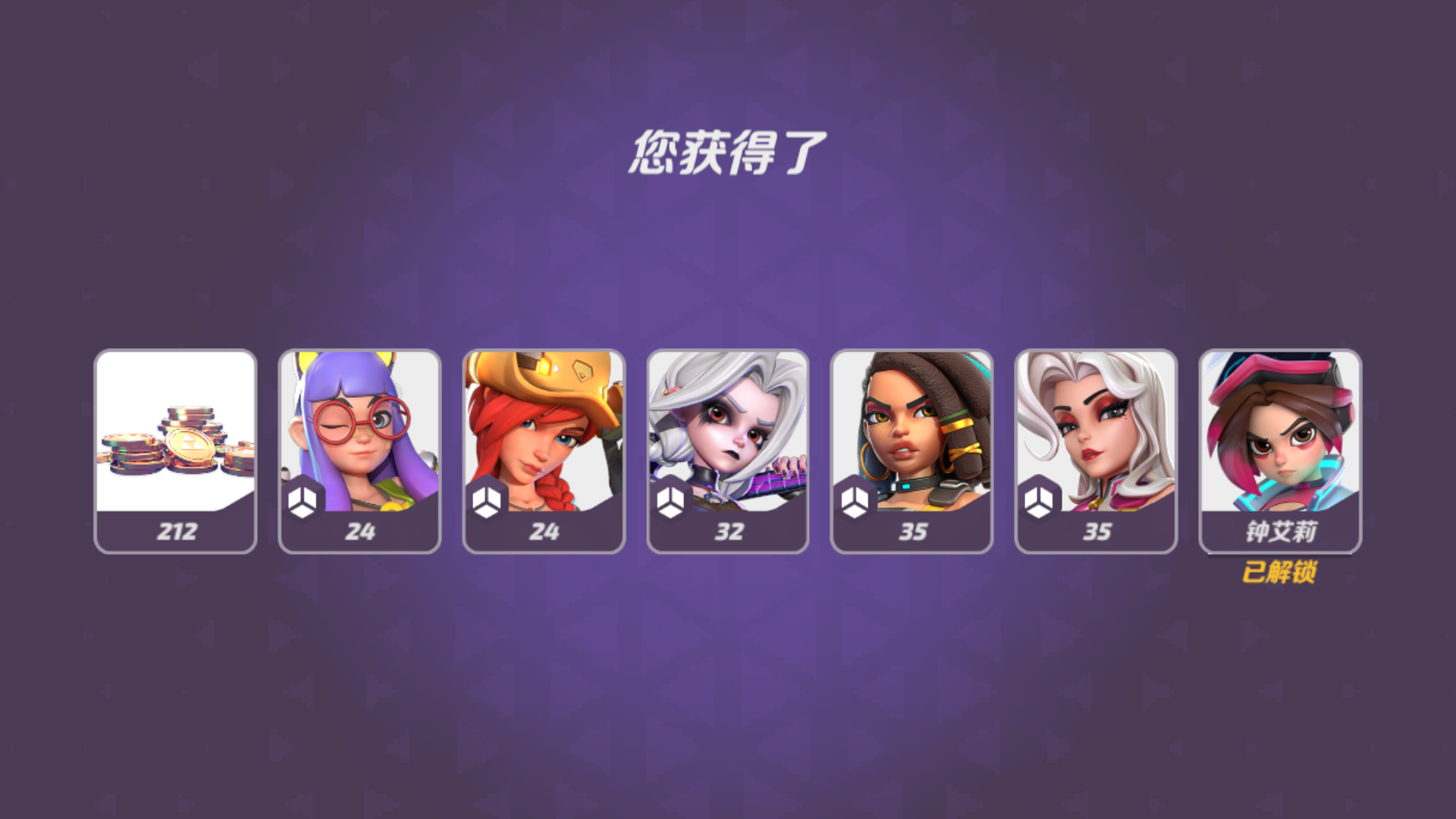
Task: Select the cube icon on the white-haired 35 card
Action: (x=1037, y=499)
